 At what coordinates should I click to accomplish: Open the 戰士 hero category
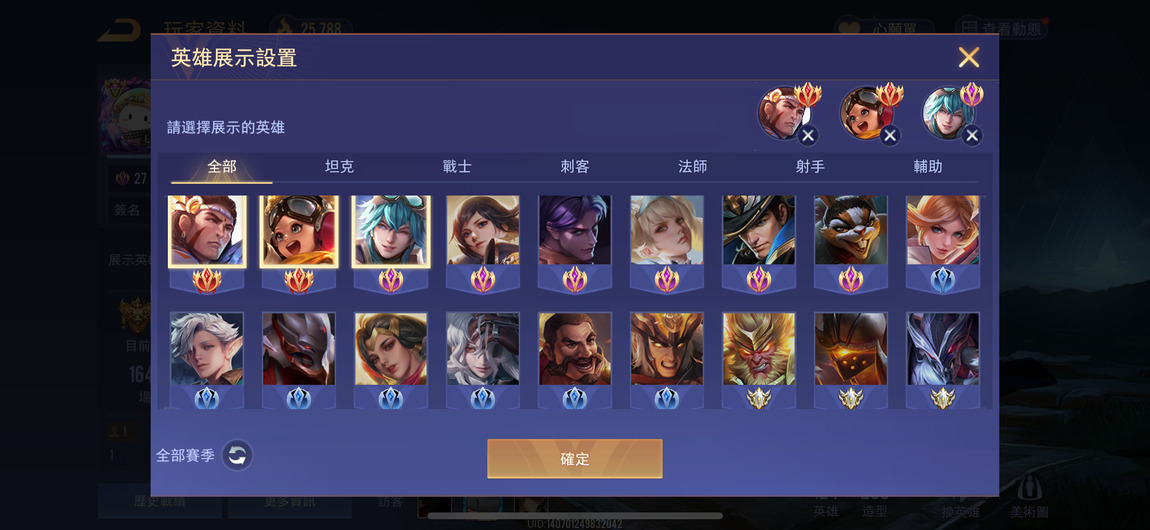[x=457, y=167]
